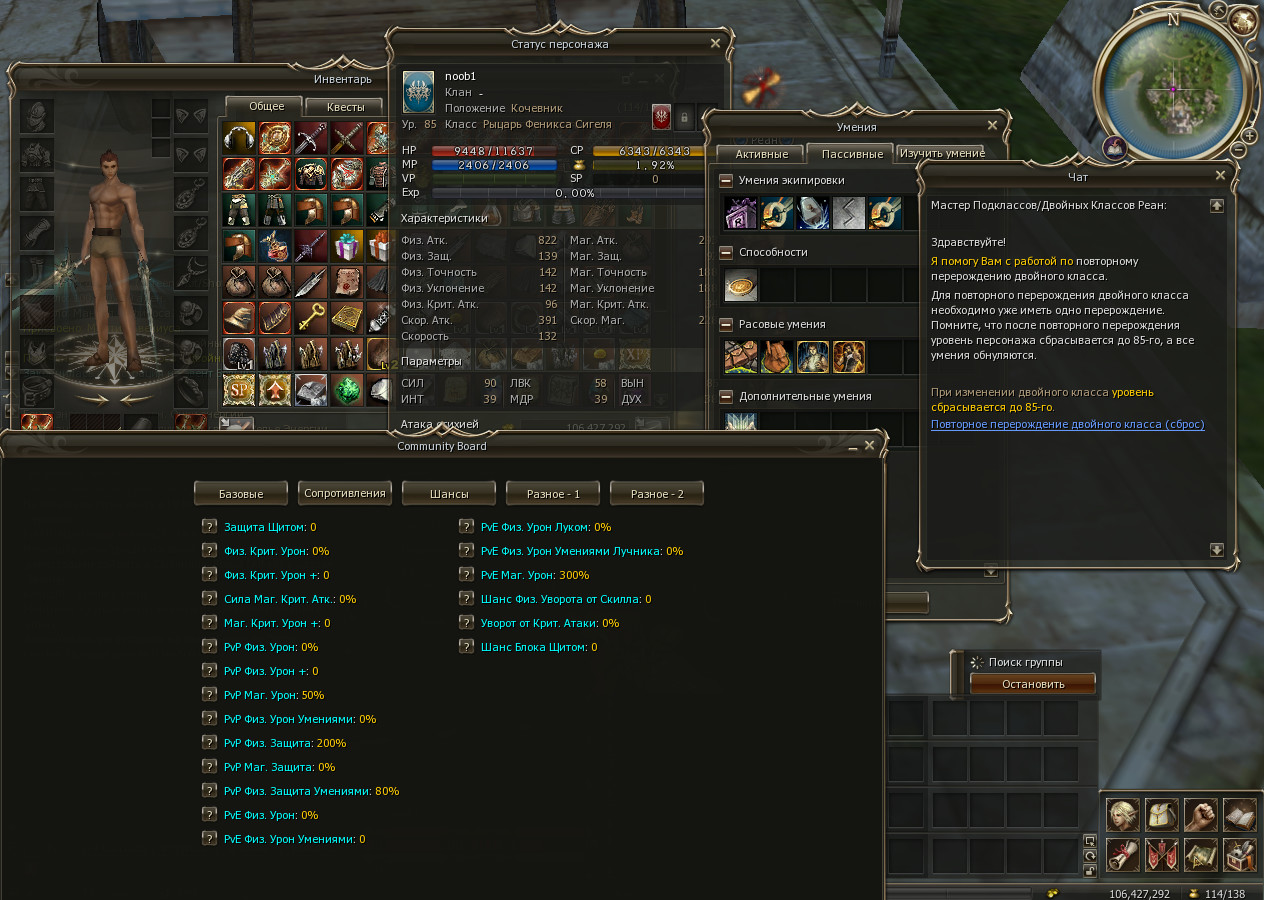Click the dual class reset link
The image size is (1264, 900).
1067,424
